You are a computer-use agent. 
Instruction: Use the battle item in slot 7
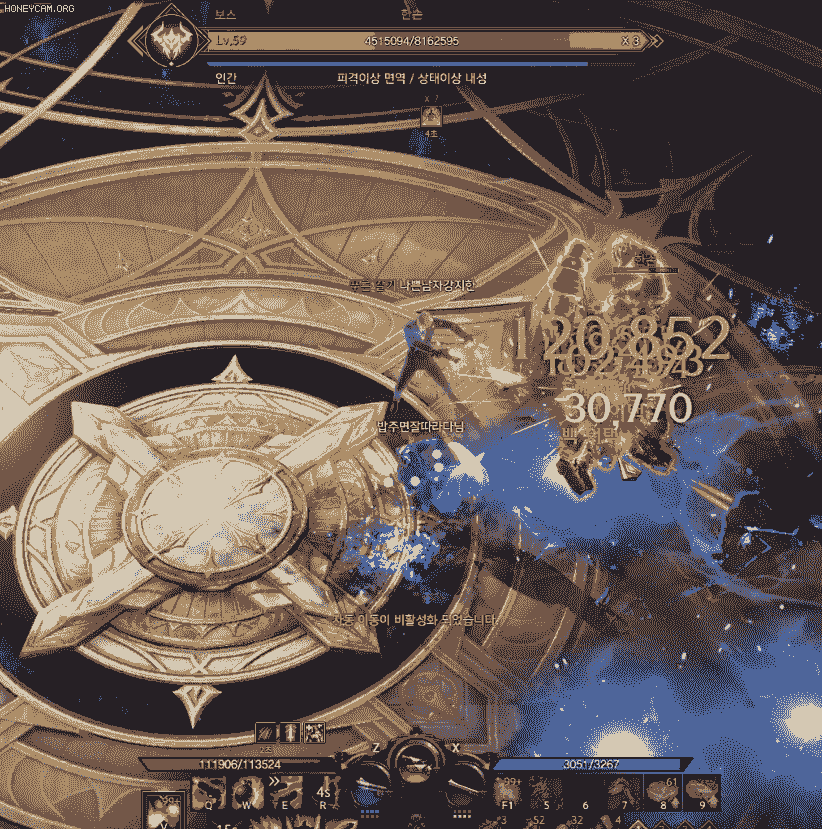[625, 792]
